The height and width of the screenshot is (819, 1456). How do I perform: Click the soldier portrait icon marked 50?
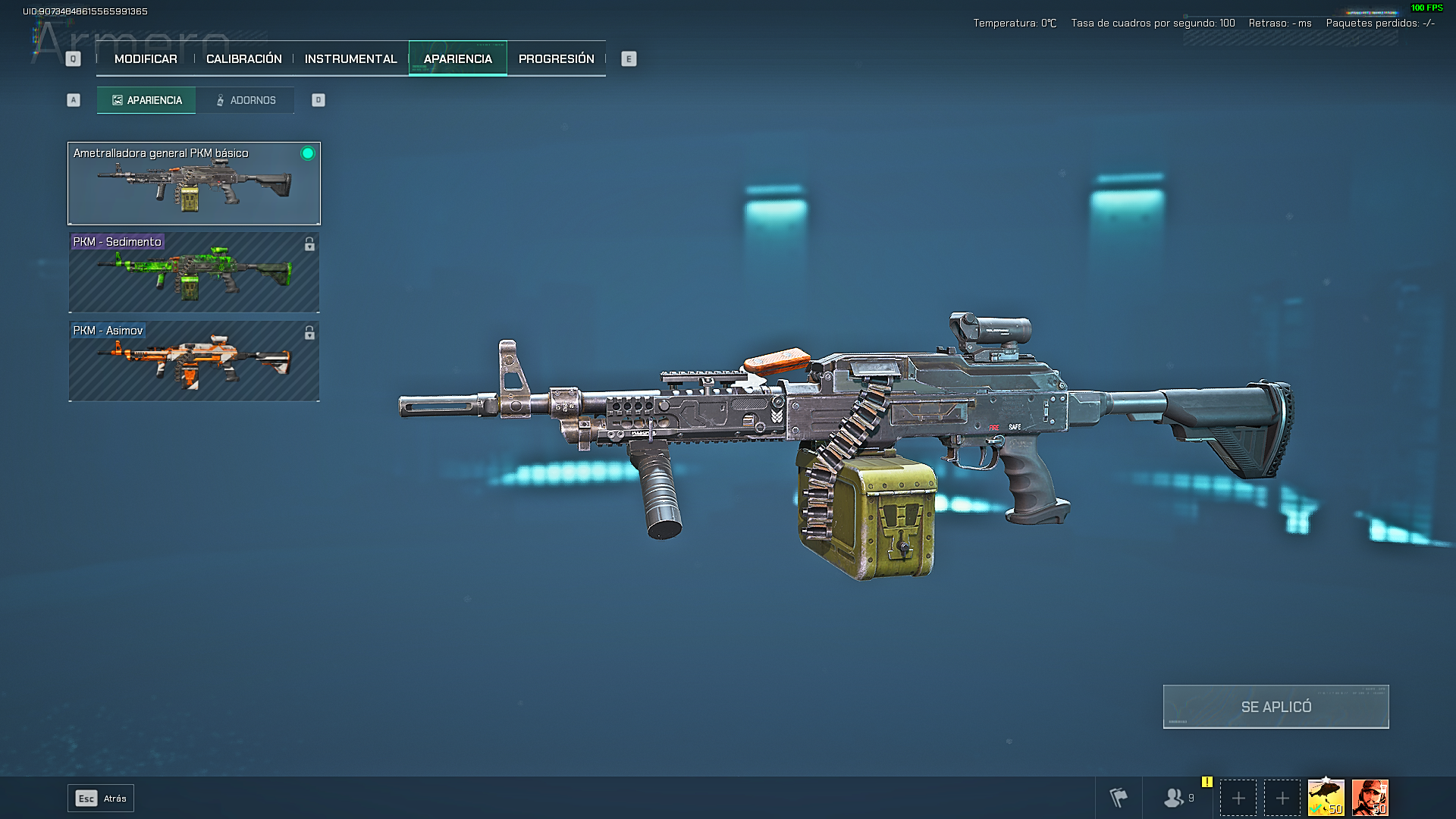pos(1370,798)
